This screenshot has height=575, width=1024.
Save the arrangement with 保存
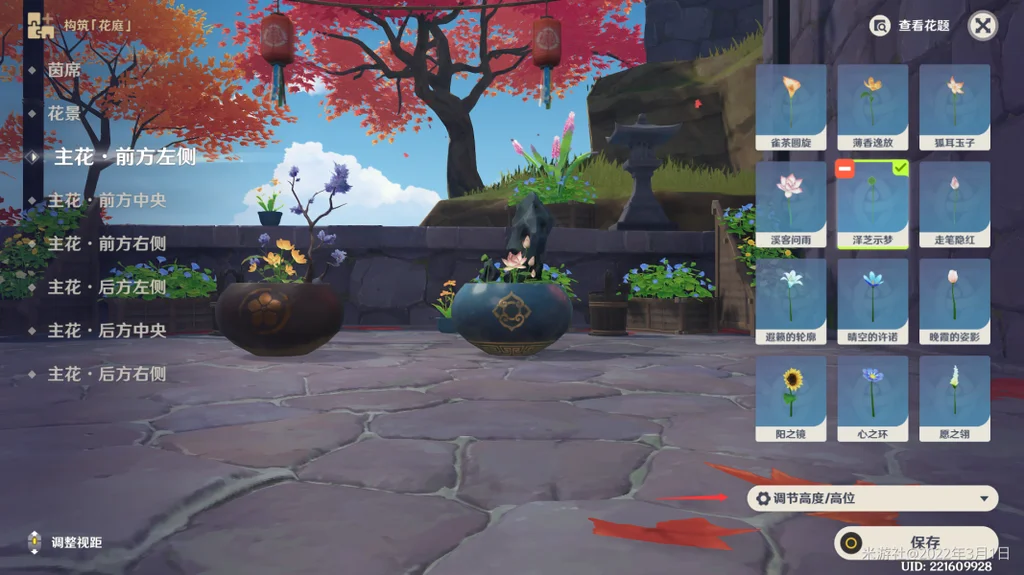click(x=916, y=543)
